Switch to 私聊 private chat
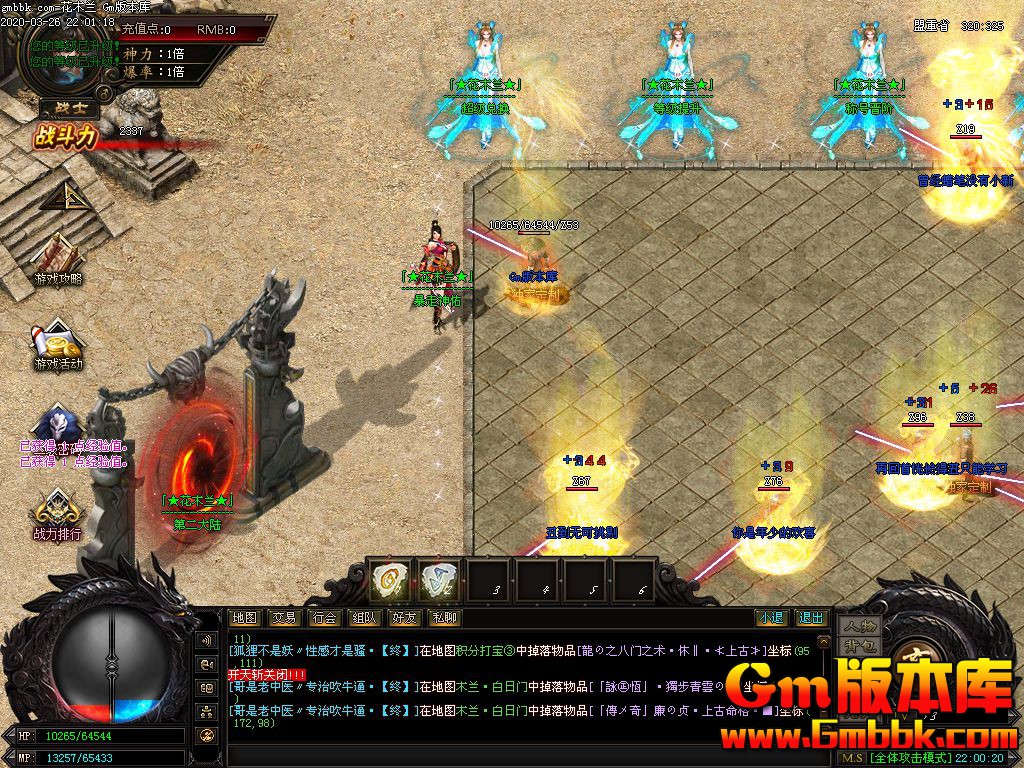This screenshot has width=1024, height=768. click(445, 618)
